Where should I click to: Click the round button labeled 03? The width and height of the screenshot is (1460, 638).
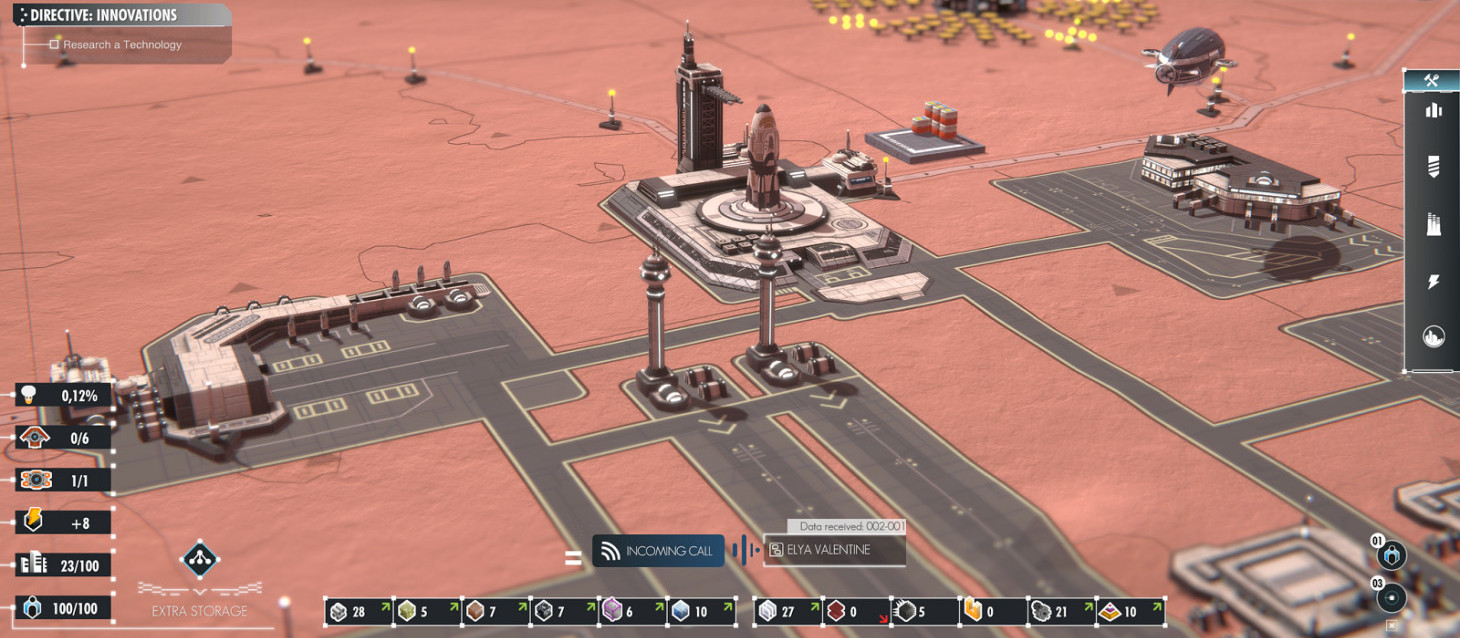pos(1391,598)
